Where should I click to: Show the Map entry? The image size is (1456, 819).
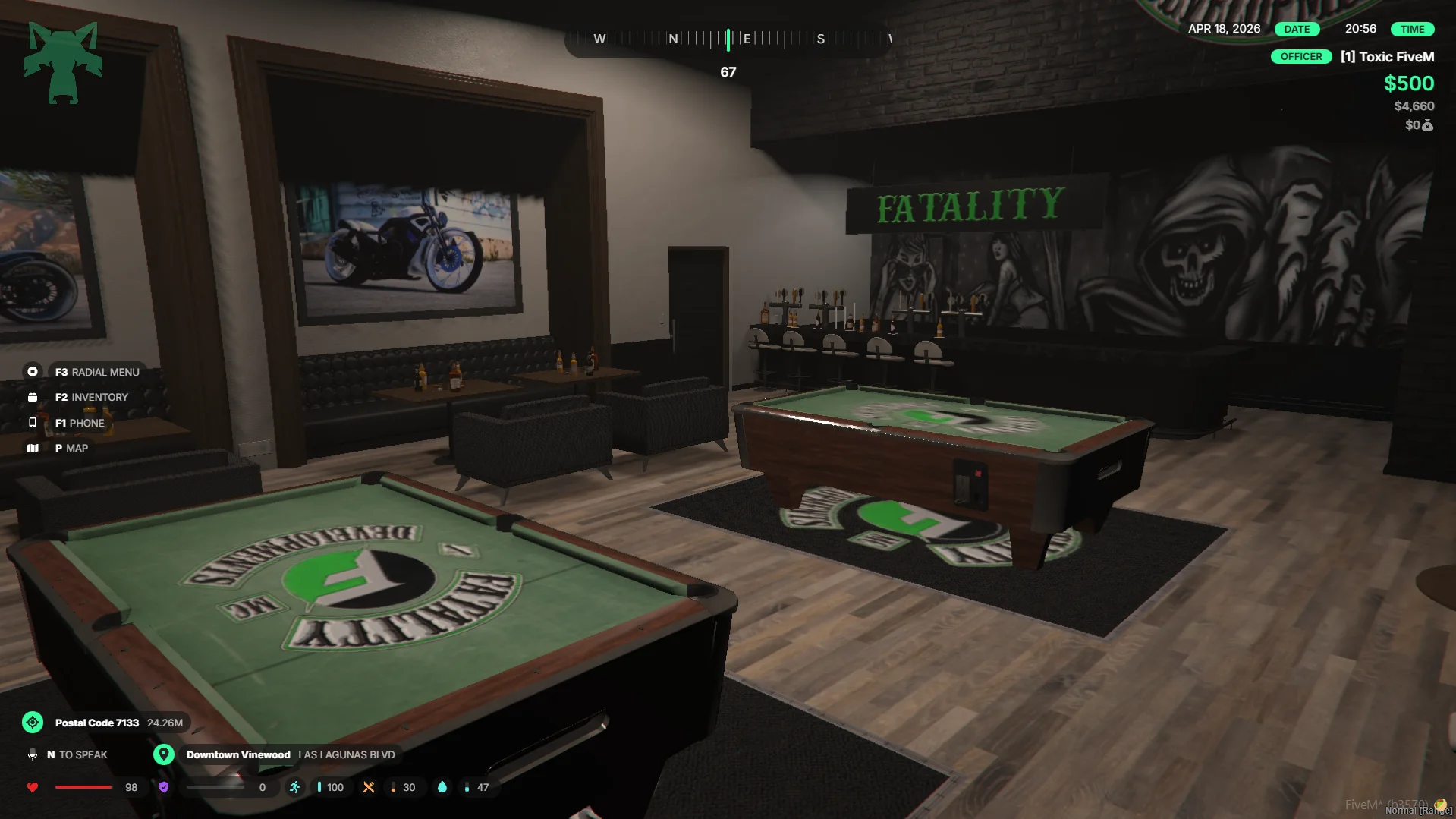71,448
